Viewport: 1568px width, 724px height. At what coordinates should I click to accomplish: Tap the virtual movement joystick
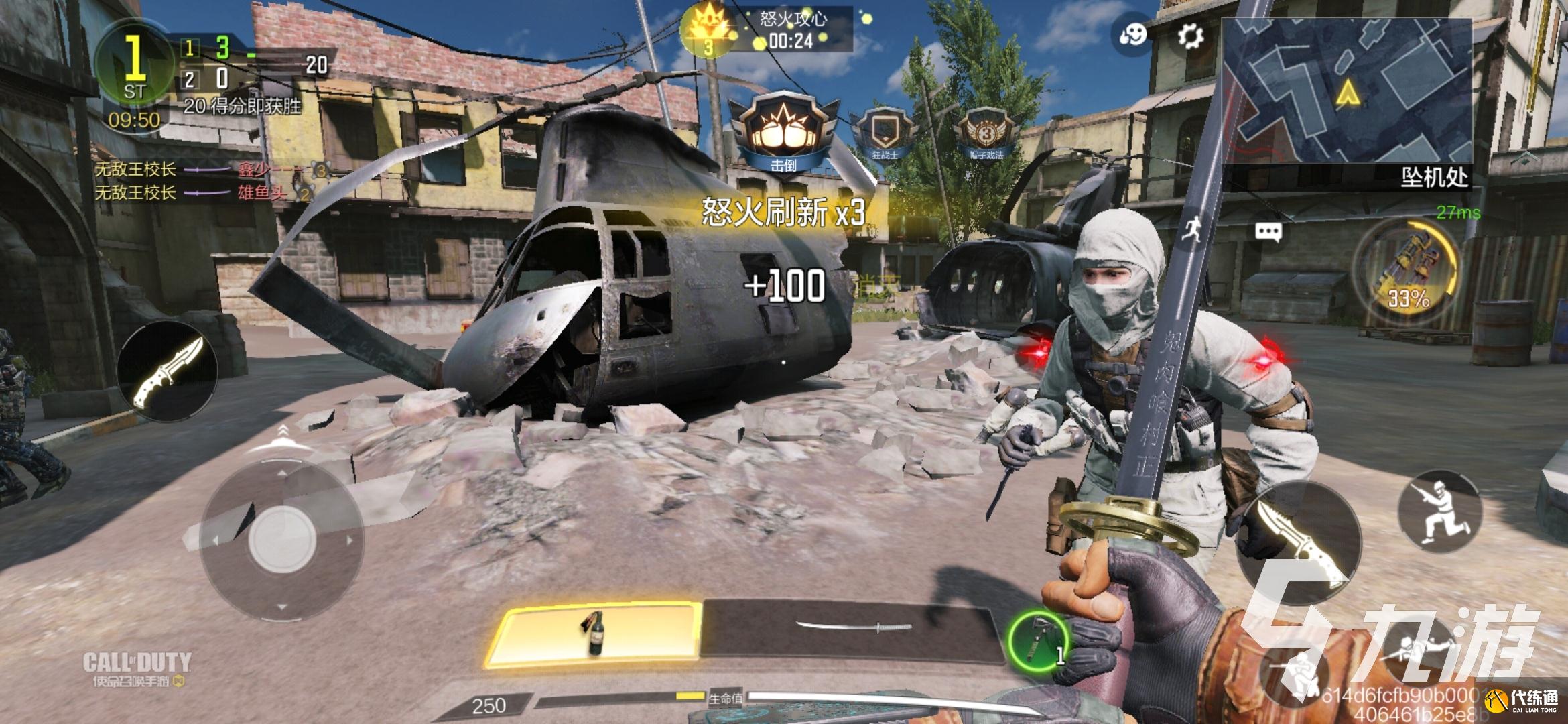[281, 538]
